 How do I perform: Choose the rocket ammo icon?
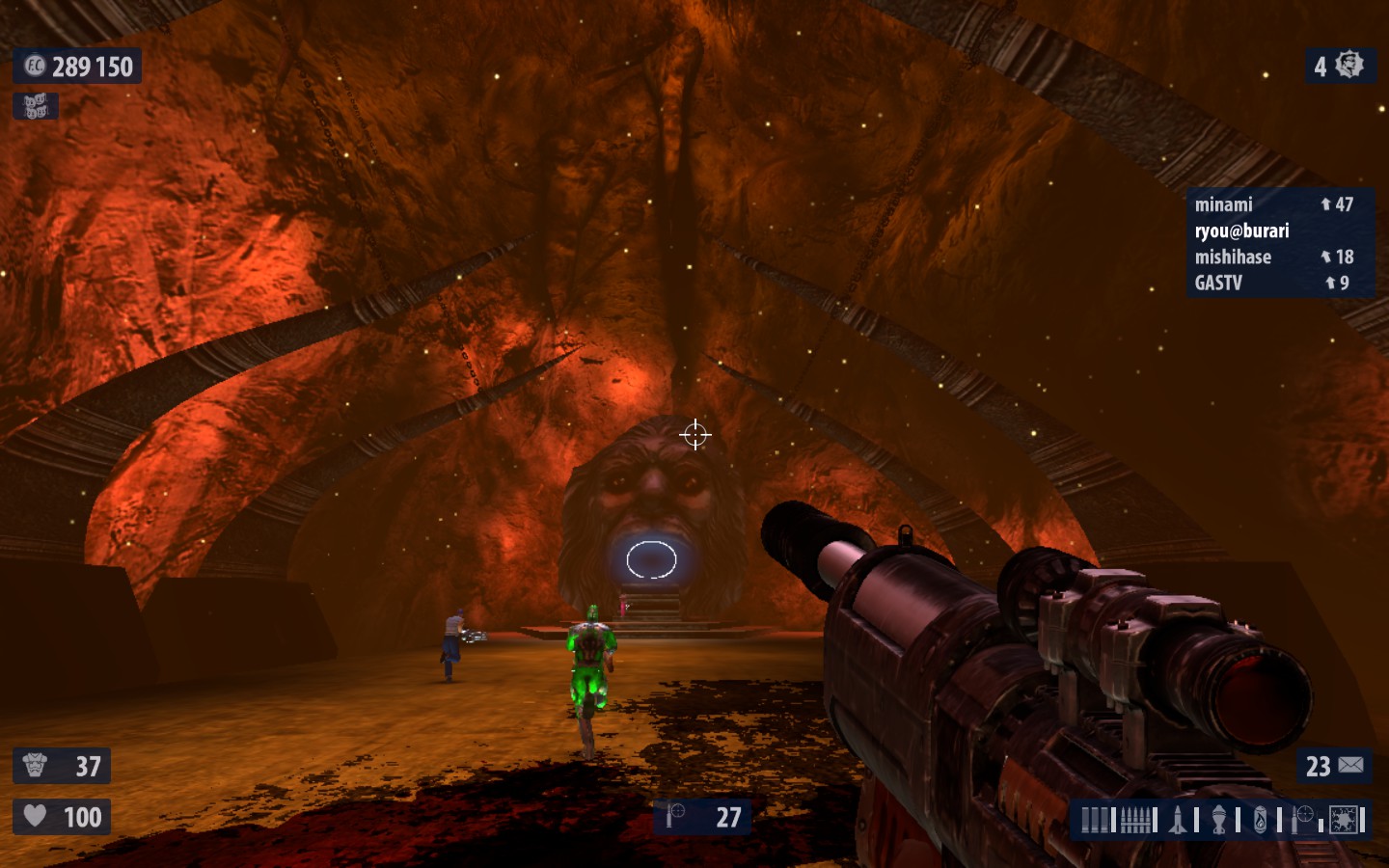coord(1178,820)
